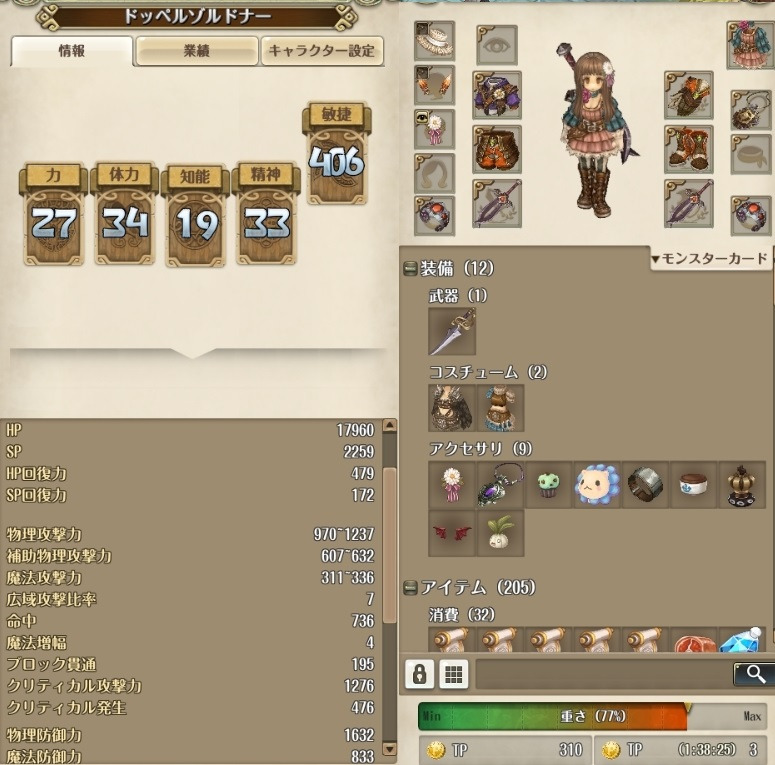
Task: Collapse the アイテム (205) section
Action: pyautogui.click(x=410, y=587)
